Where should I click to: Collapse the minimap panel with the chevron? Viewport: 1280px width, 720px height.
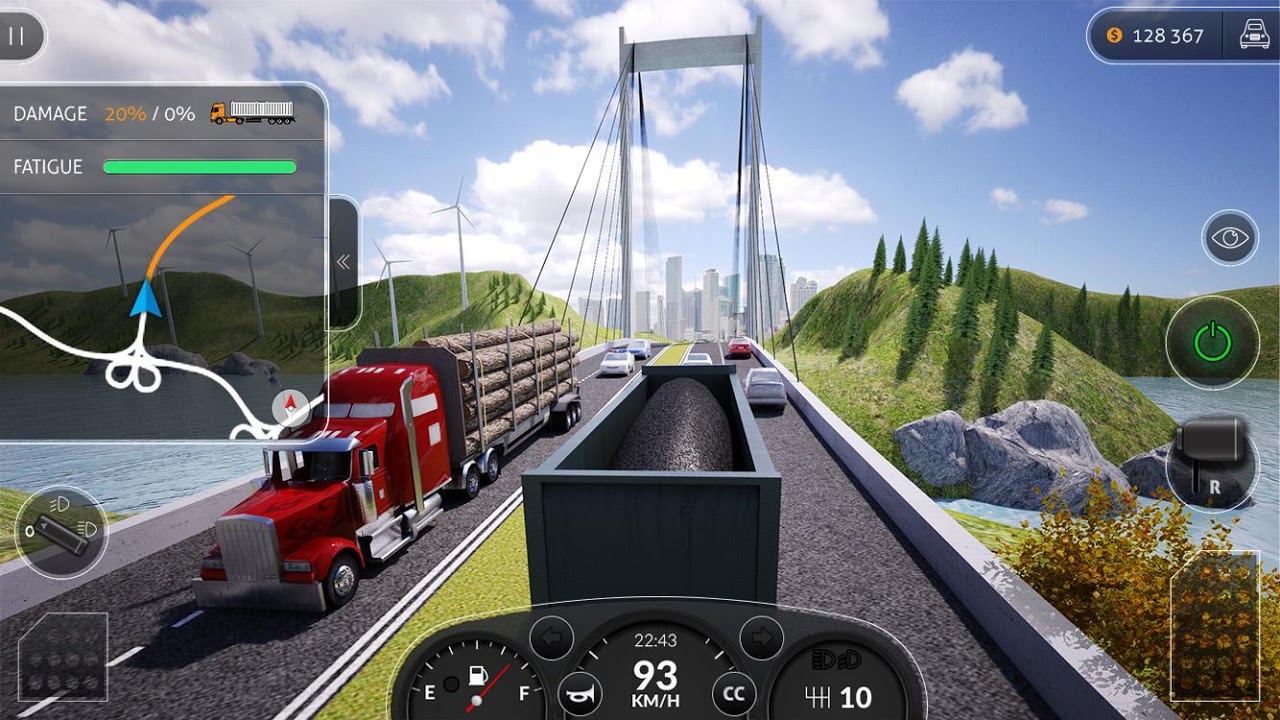coord(344,259)
